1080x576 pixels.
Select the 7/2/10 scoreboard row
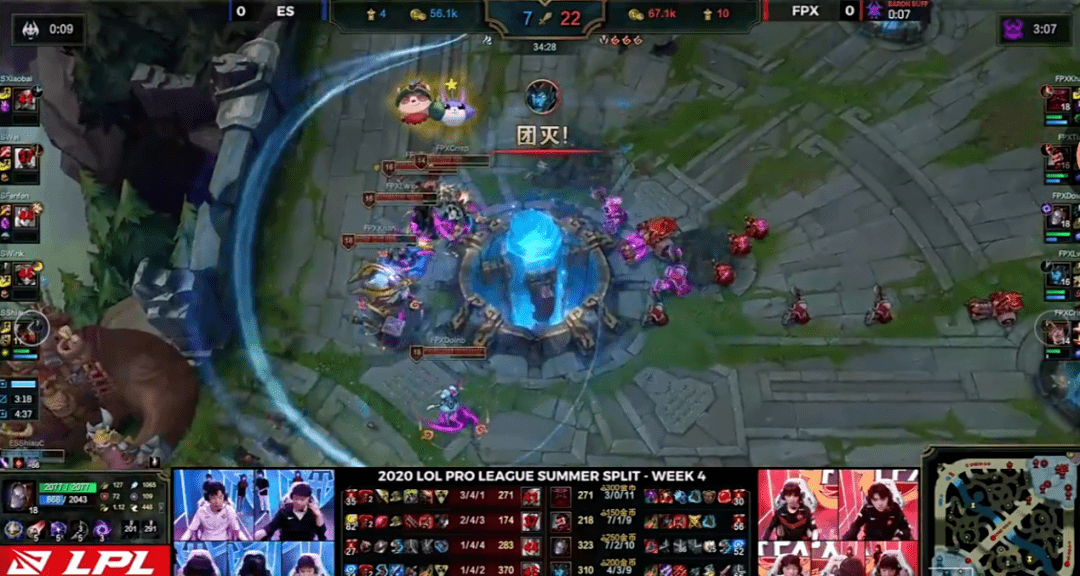650,546
